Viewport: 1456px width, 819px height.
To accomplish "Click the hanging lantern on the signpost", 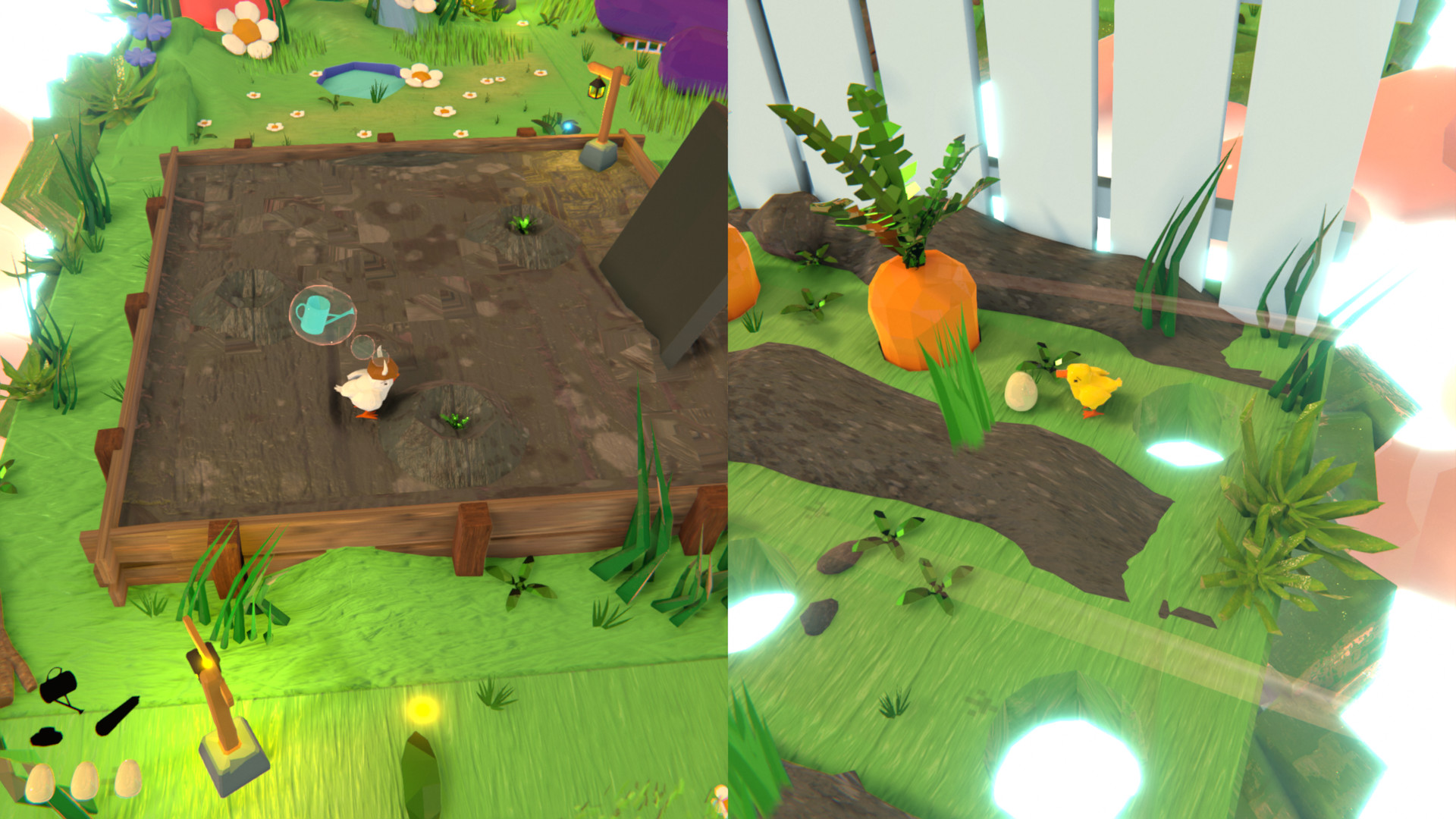I will pos(596,89).
